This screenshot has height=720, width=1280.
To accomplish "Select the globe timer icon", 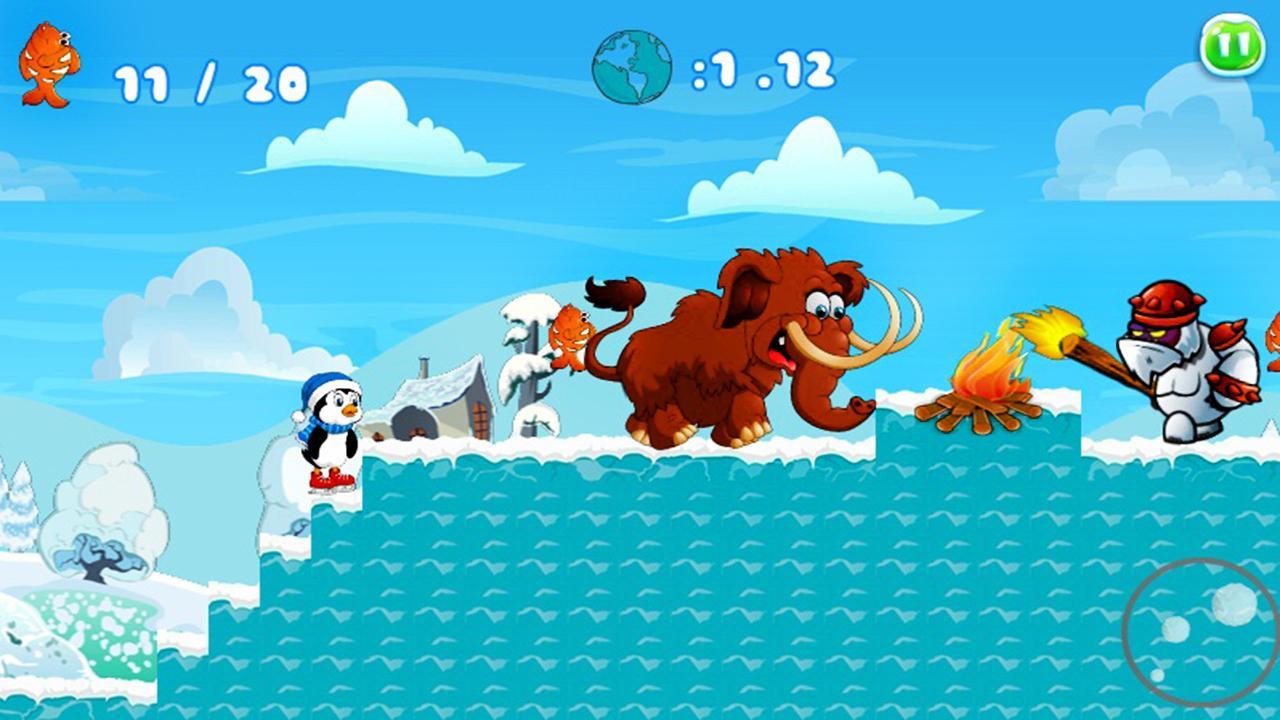I will pyautogui.click(x=633, y=66).
